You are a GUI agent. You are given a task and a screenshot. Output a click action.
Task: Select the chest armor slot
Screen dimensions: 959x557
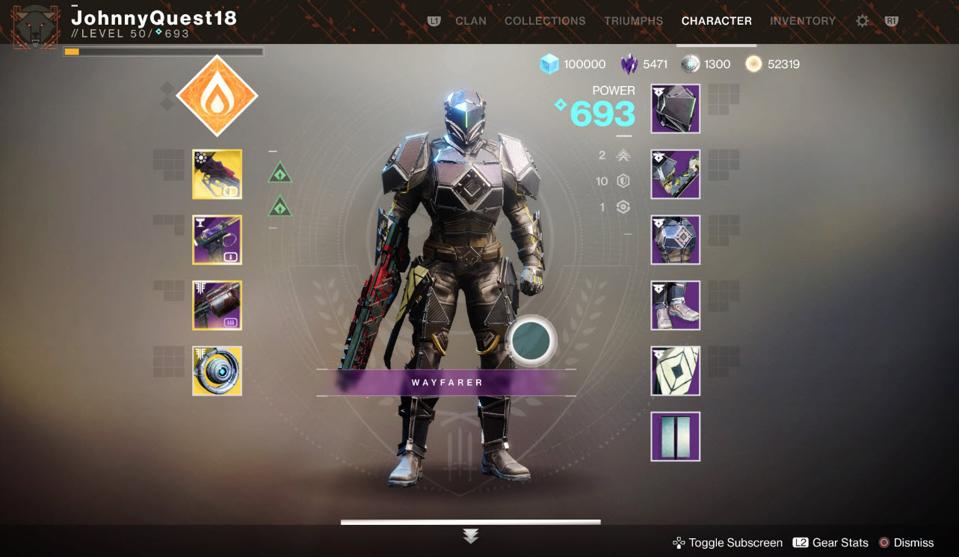click(x=675, y=240)
